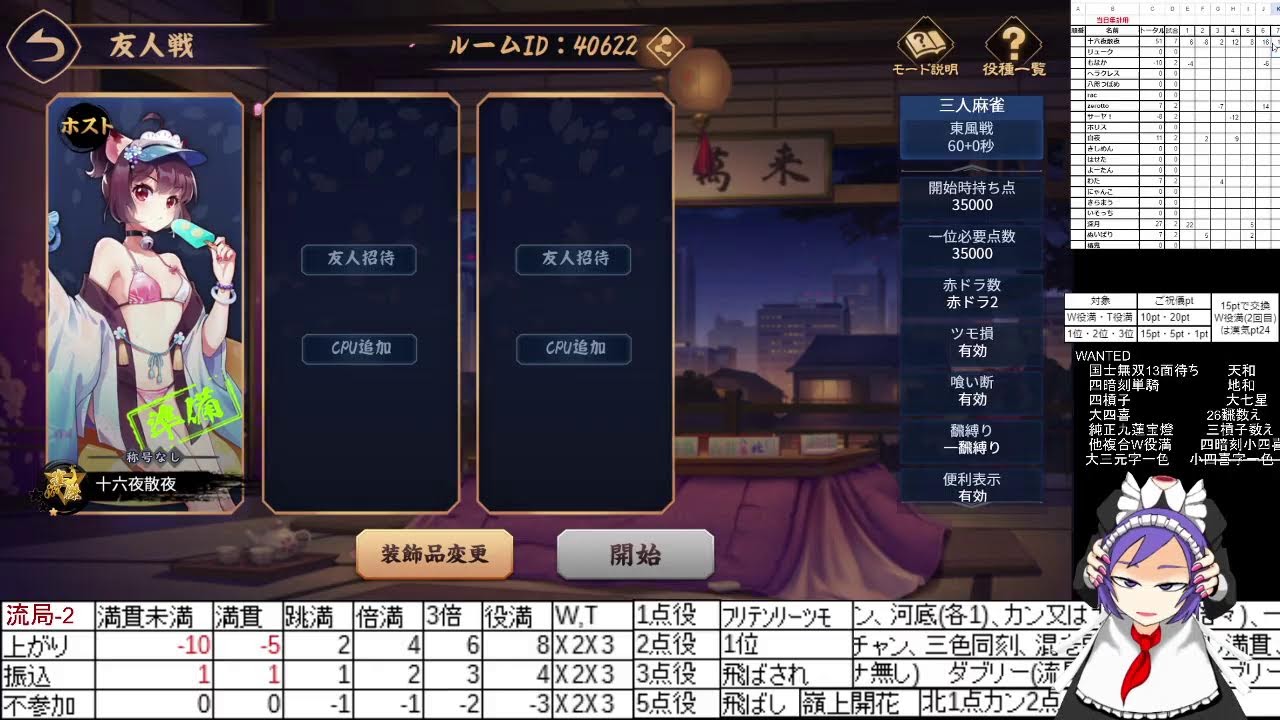Click the ホスト badge on the player card

coord(87,126)
